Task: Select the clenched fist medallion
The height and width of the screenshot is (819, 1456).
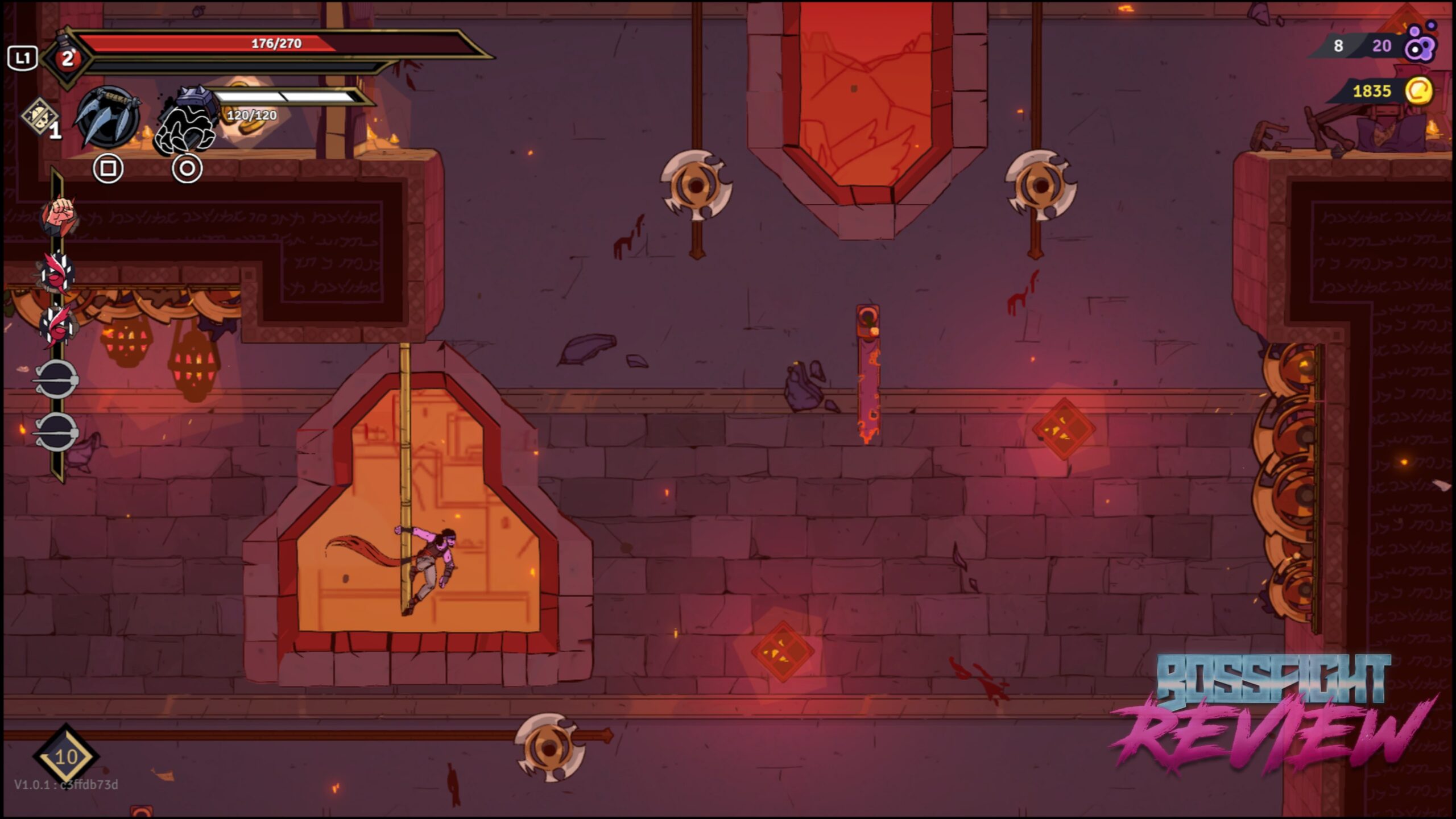Action: coord(59,215)
